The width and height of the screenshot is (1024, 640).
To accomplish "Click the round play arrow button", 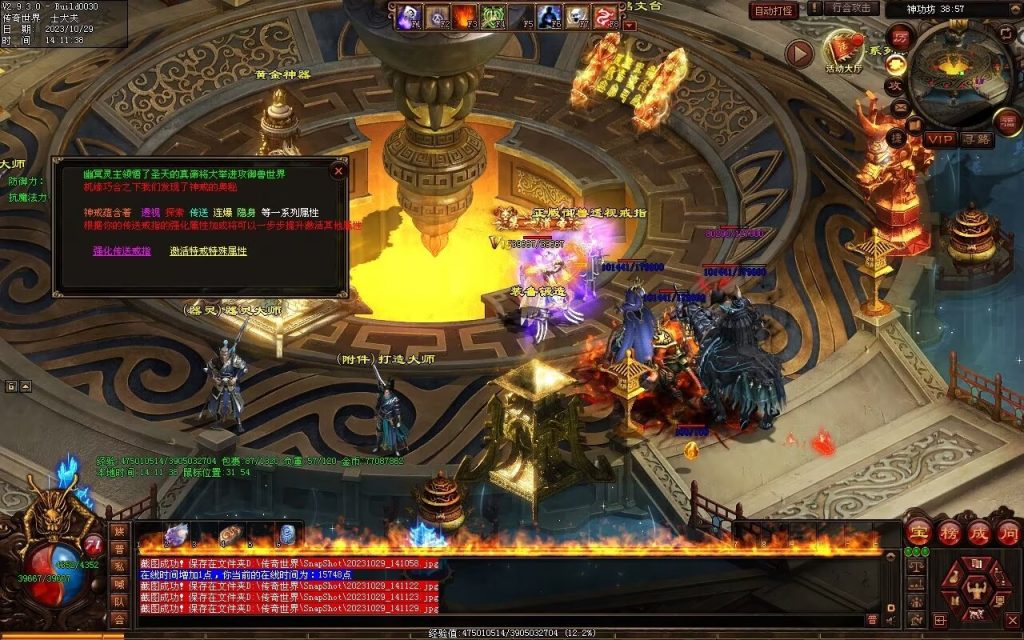I will pyautogui.click(x=798, y=53).
